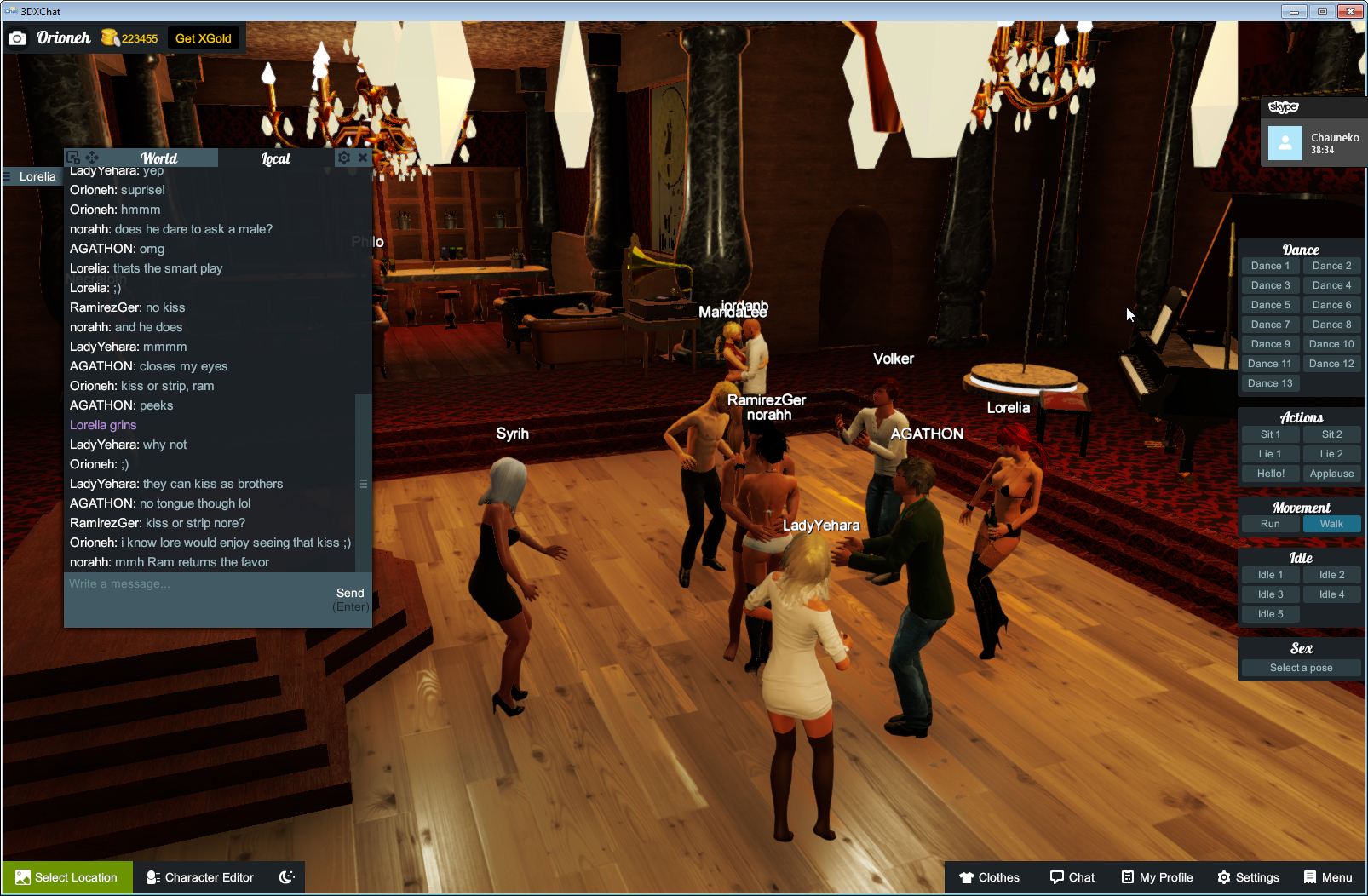Click the XGold coin icon beside the balance
Viewport: 1368px width, 896px height.
[x=109, y=37]
